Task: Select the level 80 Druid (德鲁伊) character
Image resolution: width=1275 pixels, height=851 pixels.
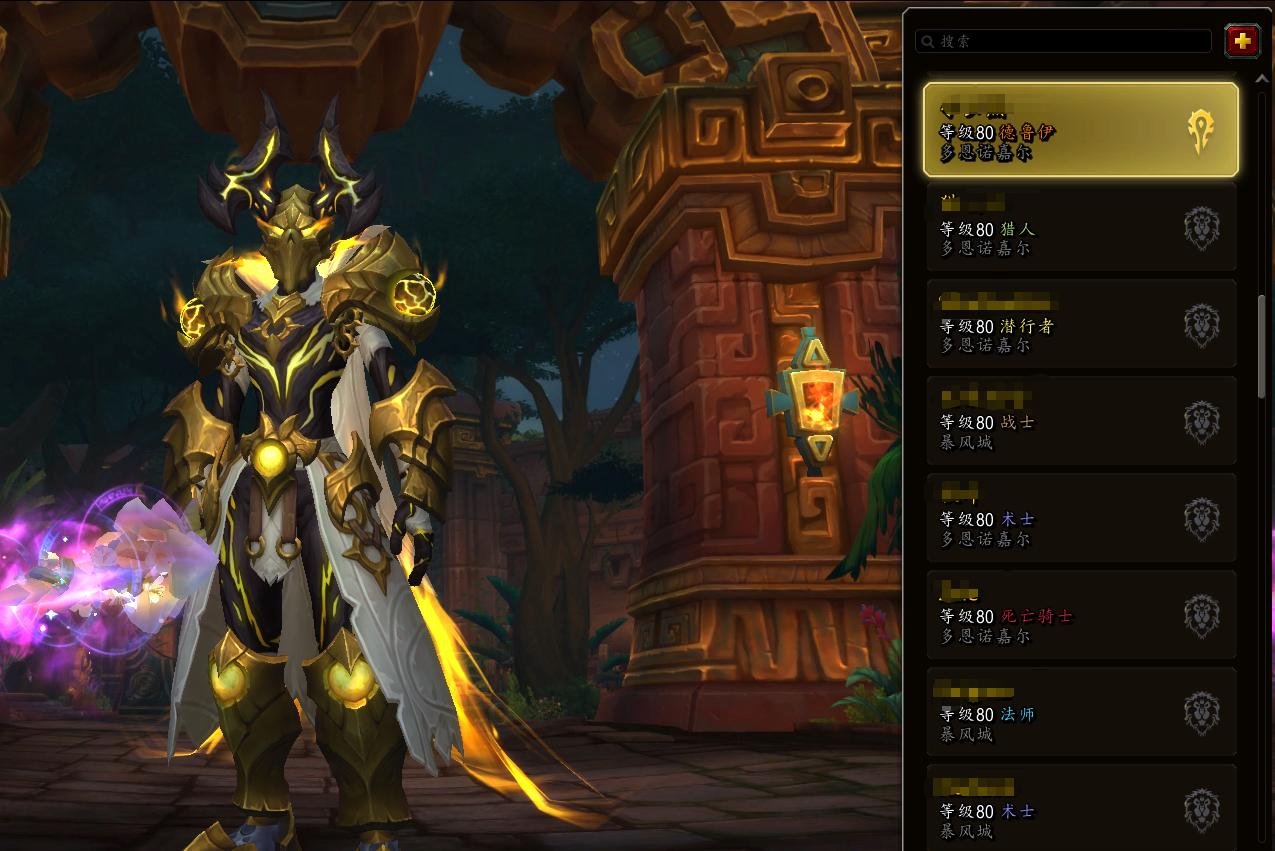Action: 1081,130
